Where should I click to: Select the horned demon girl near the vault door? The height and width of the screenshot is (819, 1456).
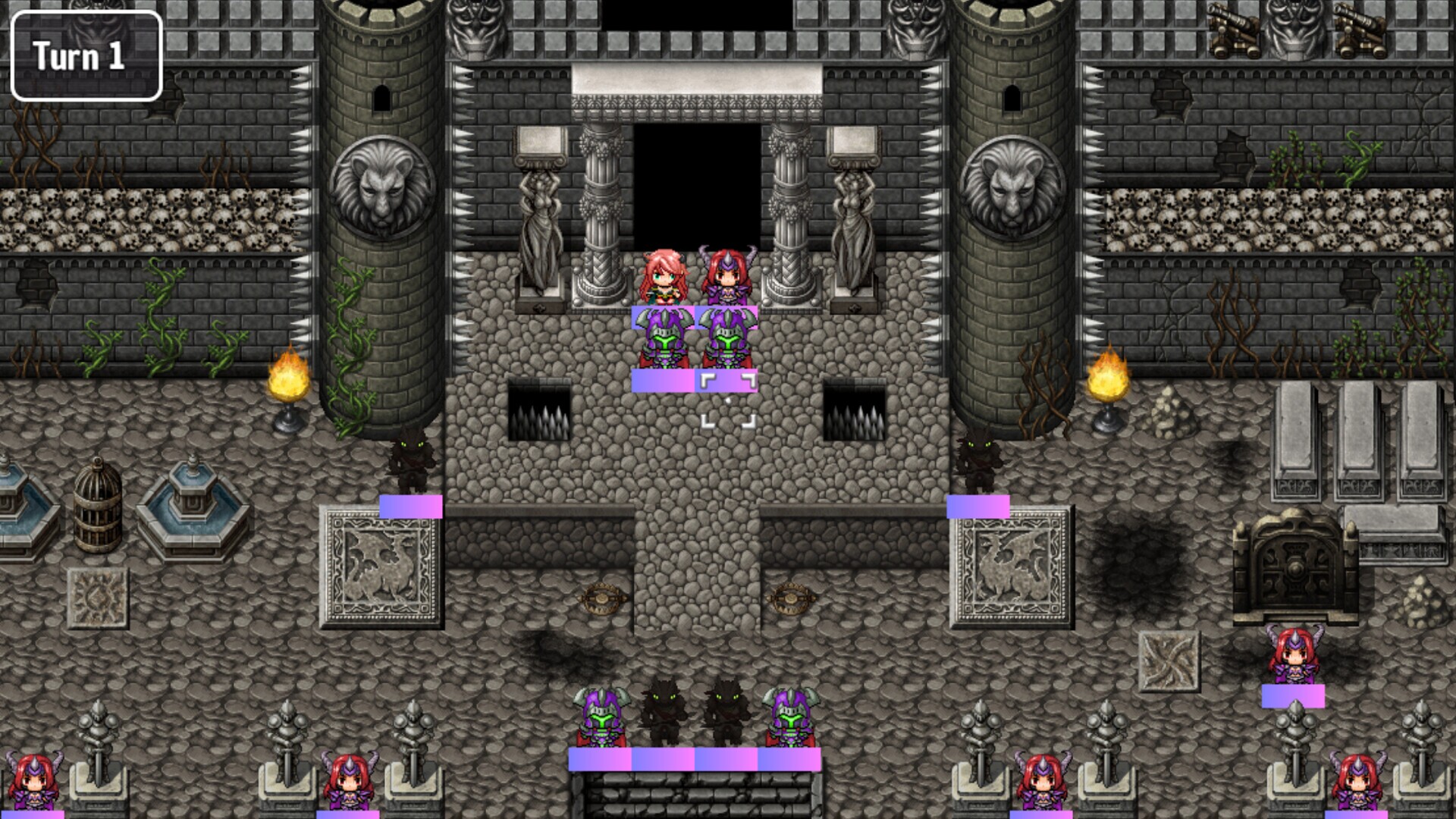click(x=1294, y=657)
